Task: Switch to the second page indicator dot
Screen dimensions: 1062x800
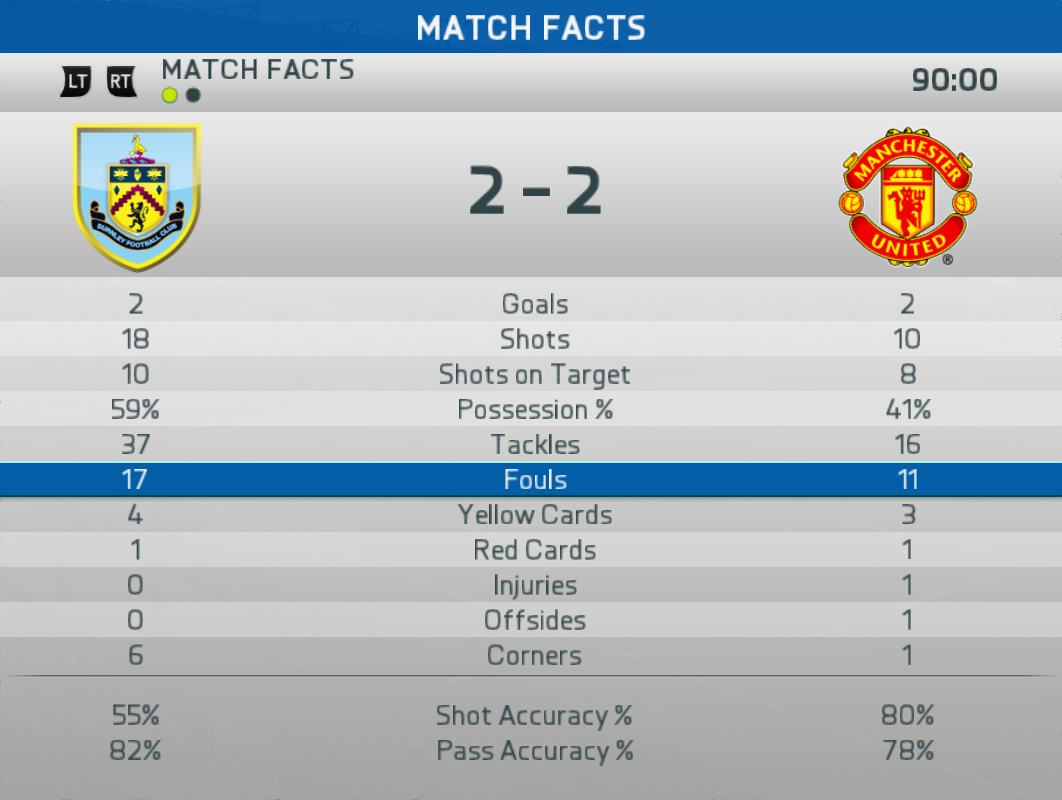Action: point(193,96)
